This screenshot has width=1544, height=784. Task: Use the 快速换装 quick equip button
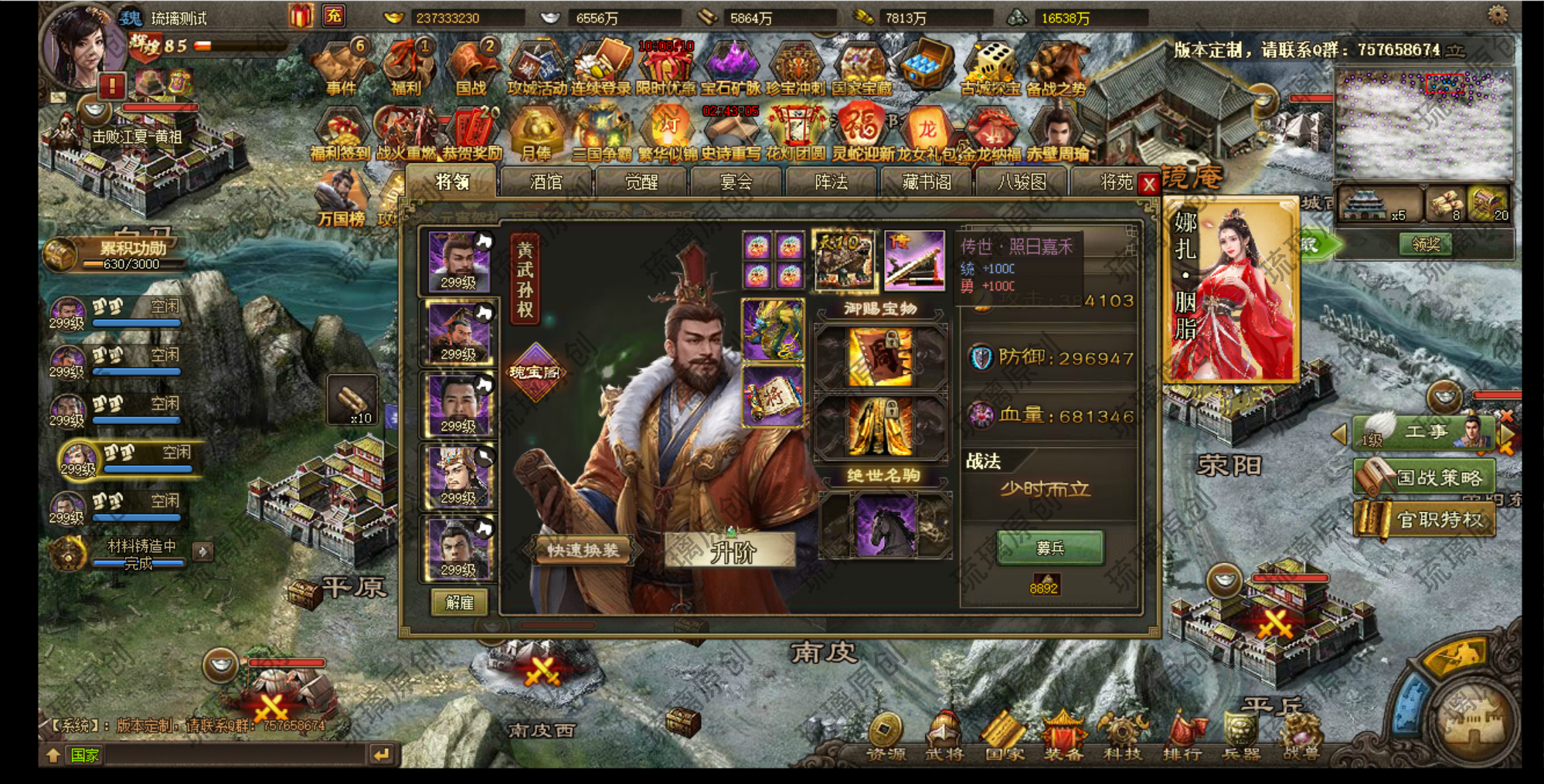click(x=583, y=551)
